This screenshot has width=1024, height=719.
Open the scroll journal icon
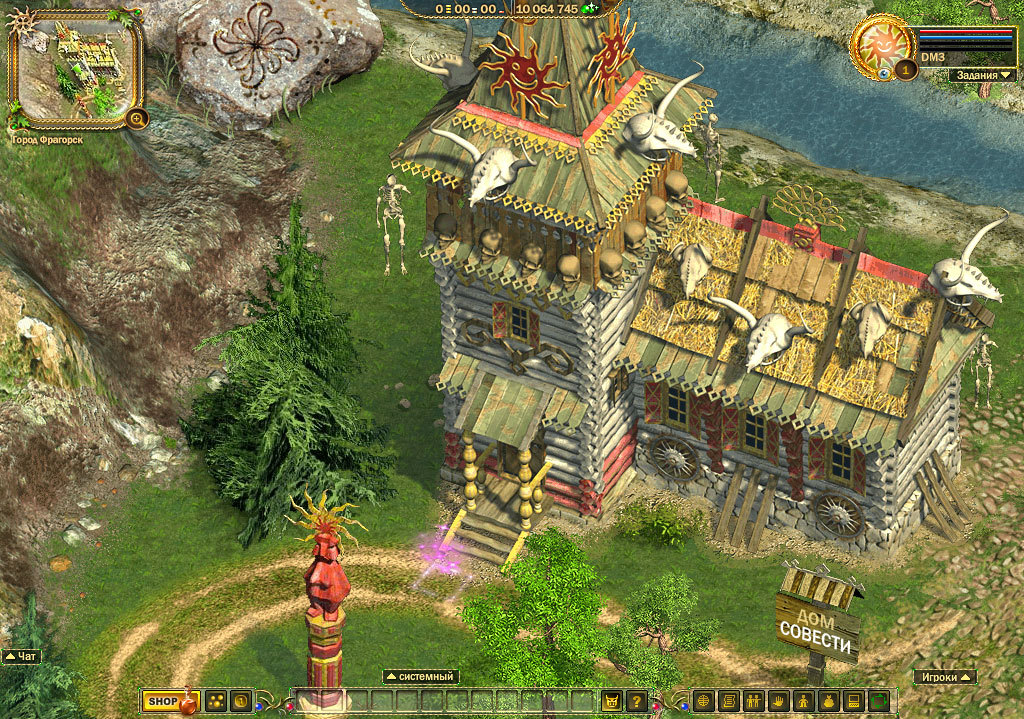point(728,702)
